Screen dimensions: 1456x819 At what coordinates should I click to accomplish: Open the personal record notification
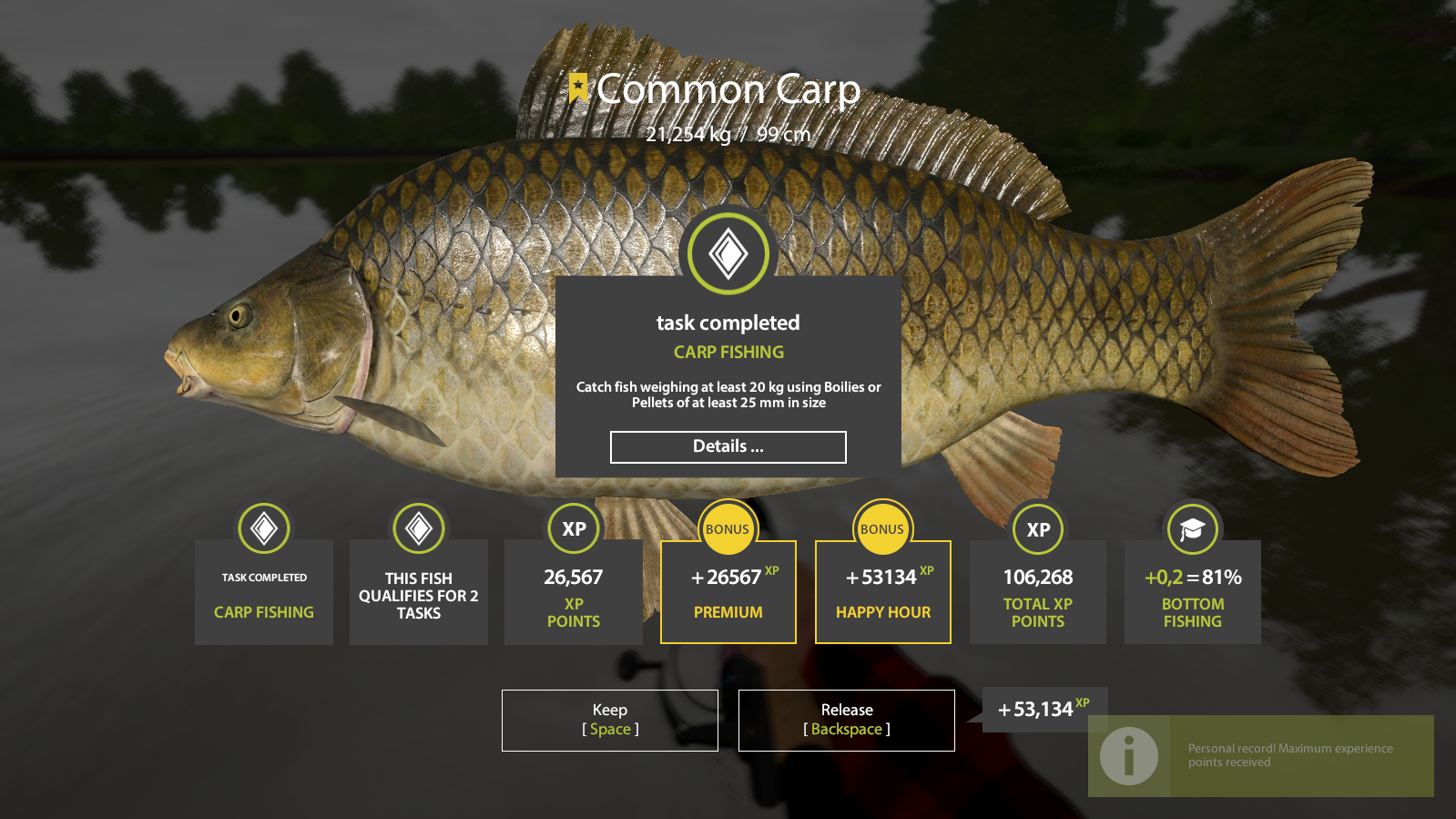click(x=1260, y=755)
